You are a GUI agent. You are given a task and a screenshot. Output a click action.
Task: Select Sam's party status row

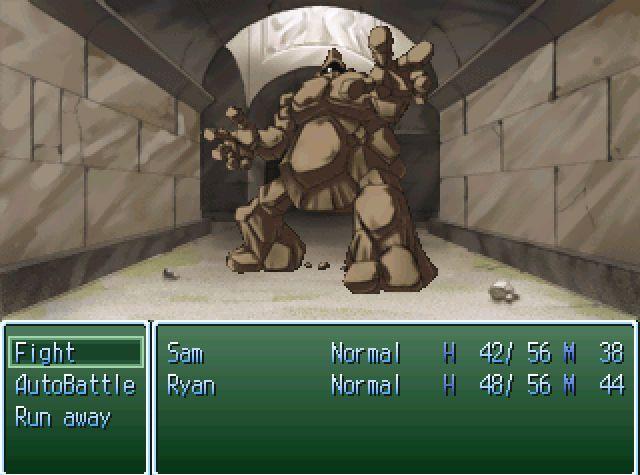pos(394,353)
